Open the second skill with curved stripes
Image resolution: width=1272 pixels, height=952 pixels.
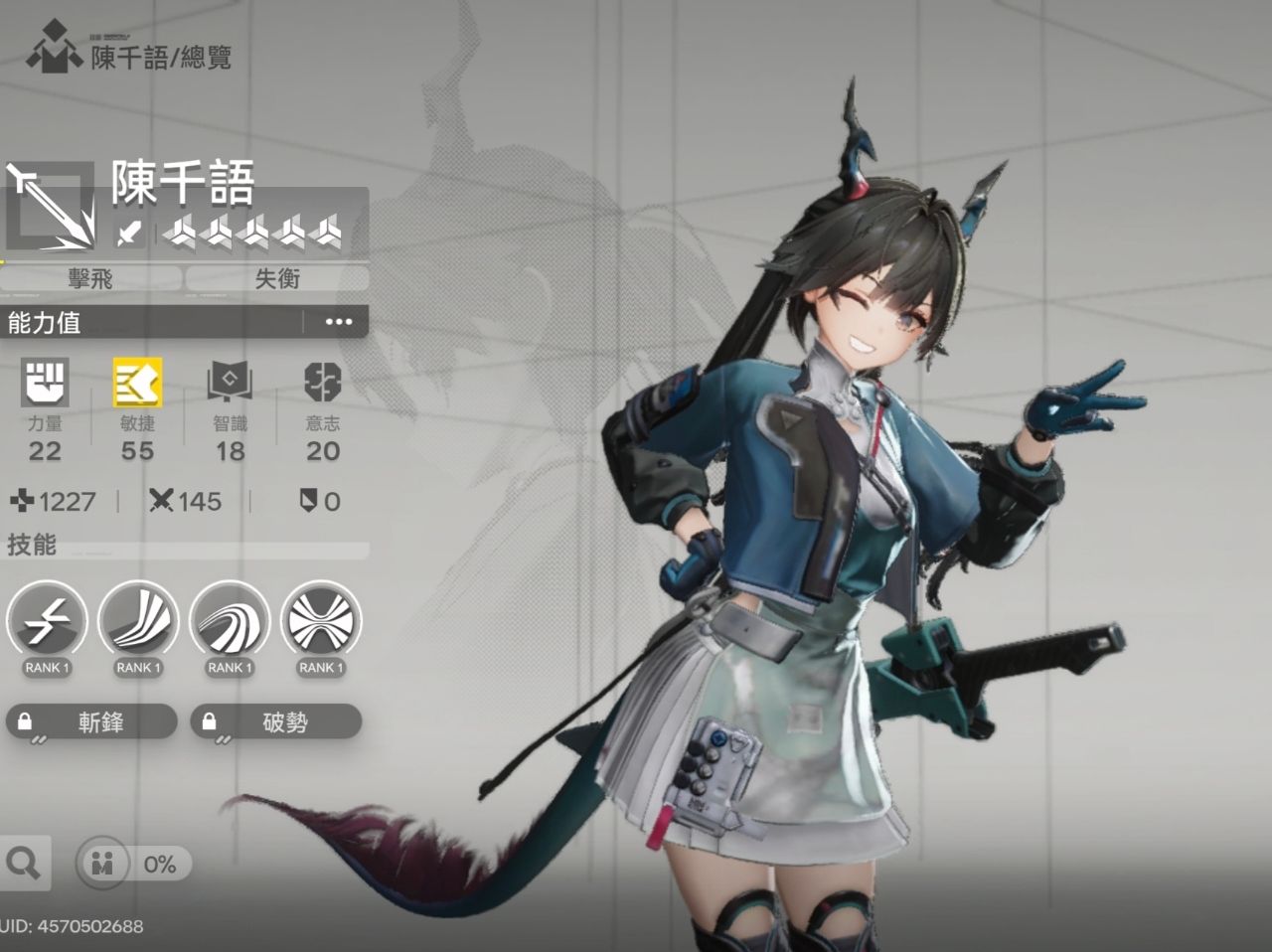138,621
